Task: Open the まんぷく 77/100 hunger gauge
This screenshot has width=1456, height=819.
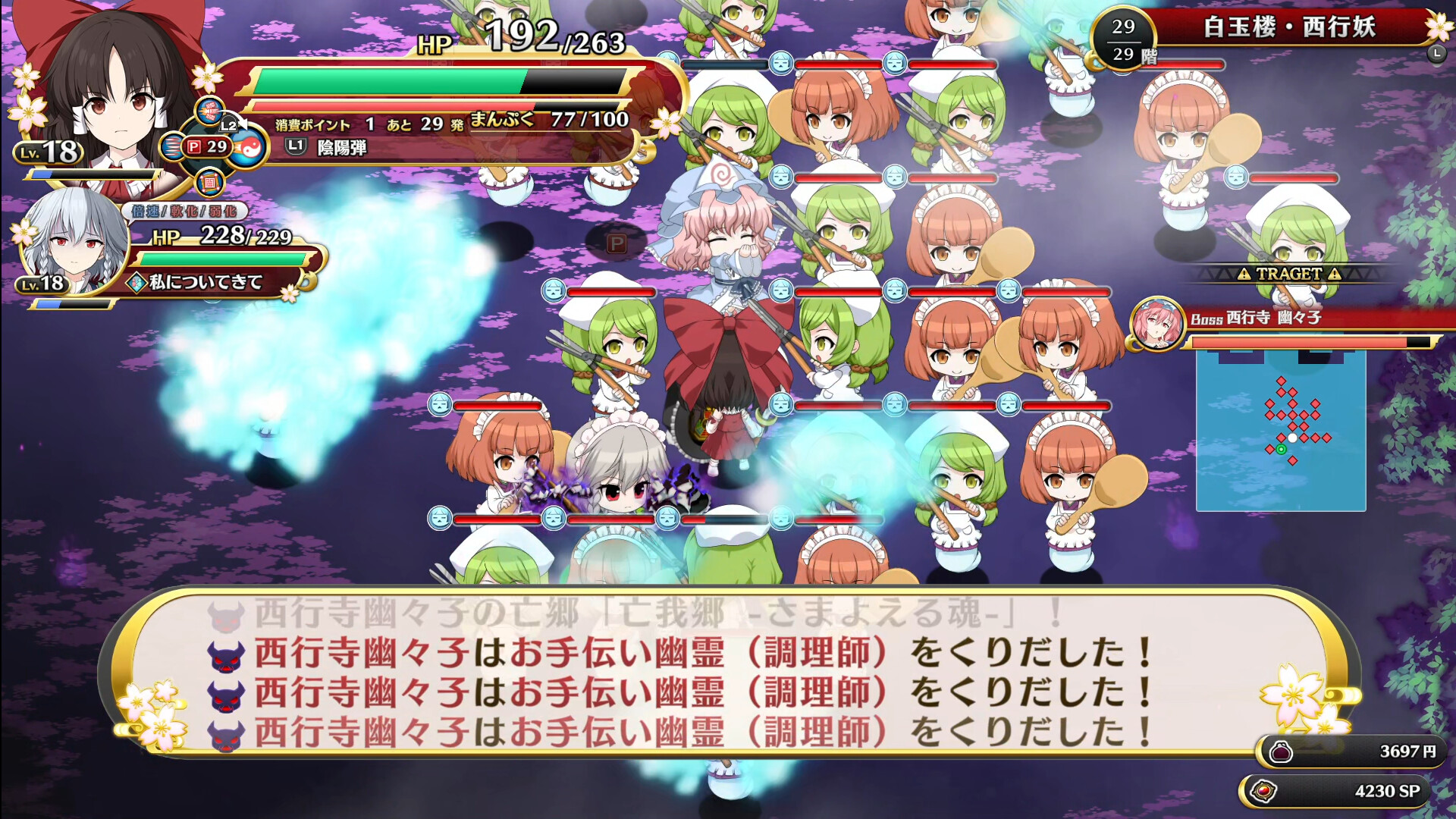Action: (x=546, y=118)
